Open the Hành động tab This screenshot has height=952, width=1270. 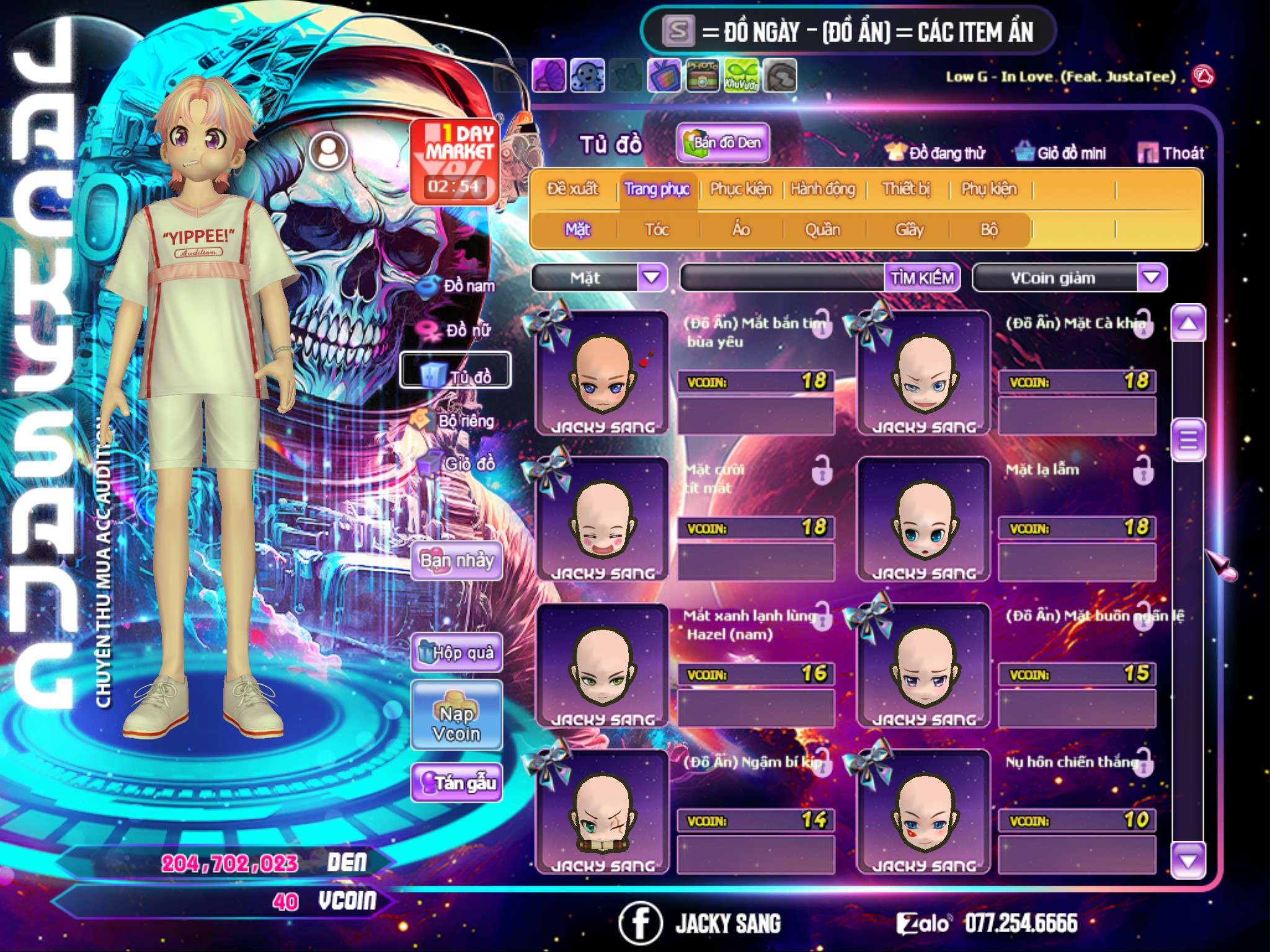point(823,188)
